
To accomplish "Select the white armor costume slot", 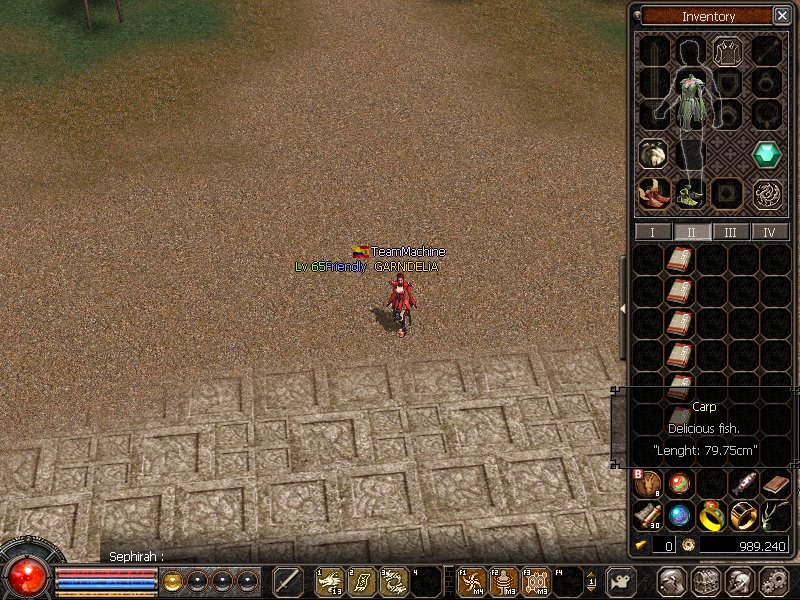I will (x=727, y=51).
